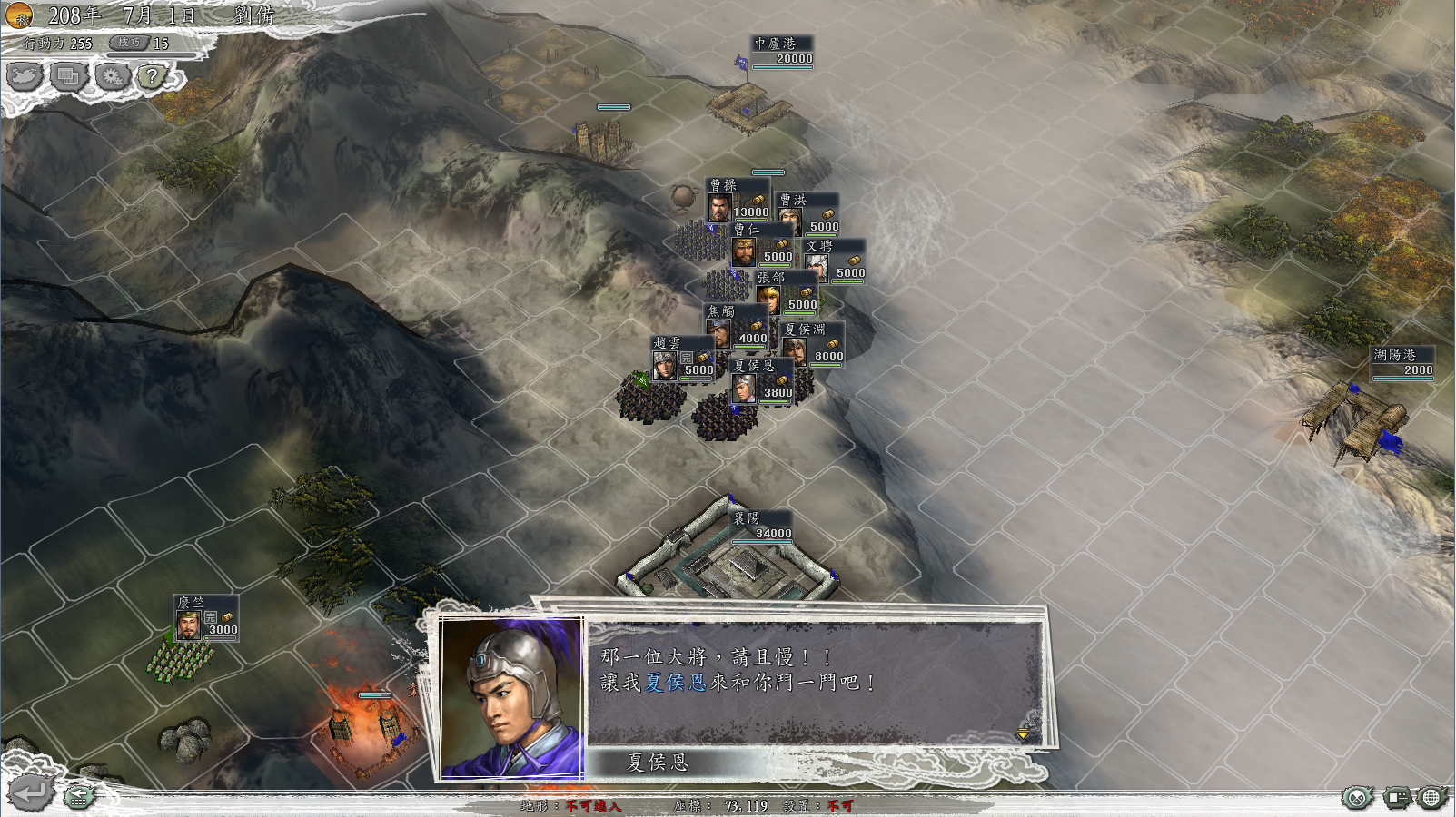Select the 湖陽港 port label

pos(1402,362)
